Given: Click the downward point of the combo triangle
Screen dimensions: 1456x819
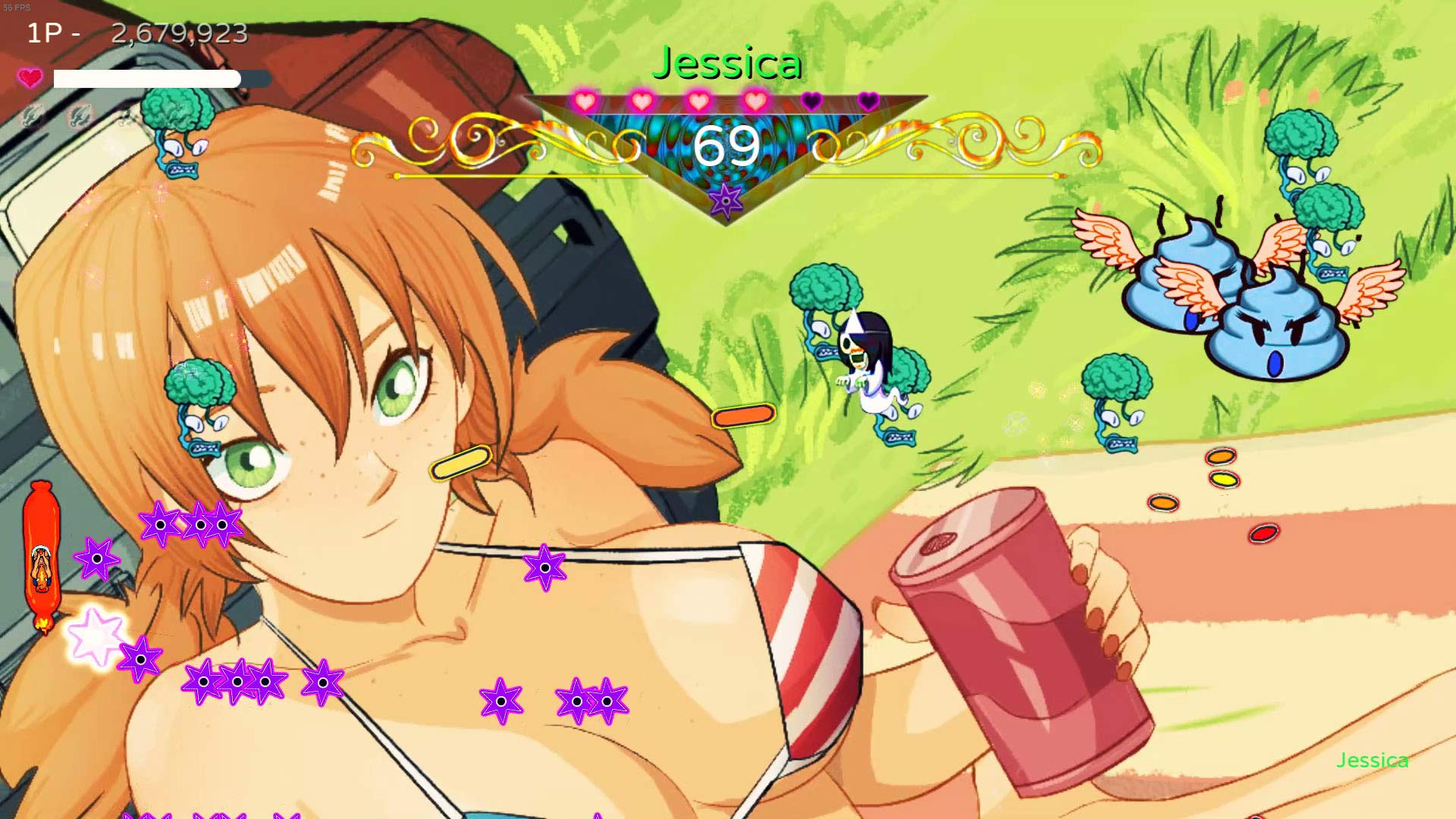Looking at the screenshot, I should click(726, 224).
